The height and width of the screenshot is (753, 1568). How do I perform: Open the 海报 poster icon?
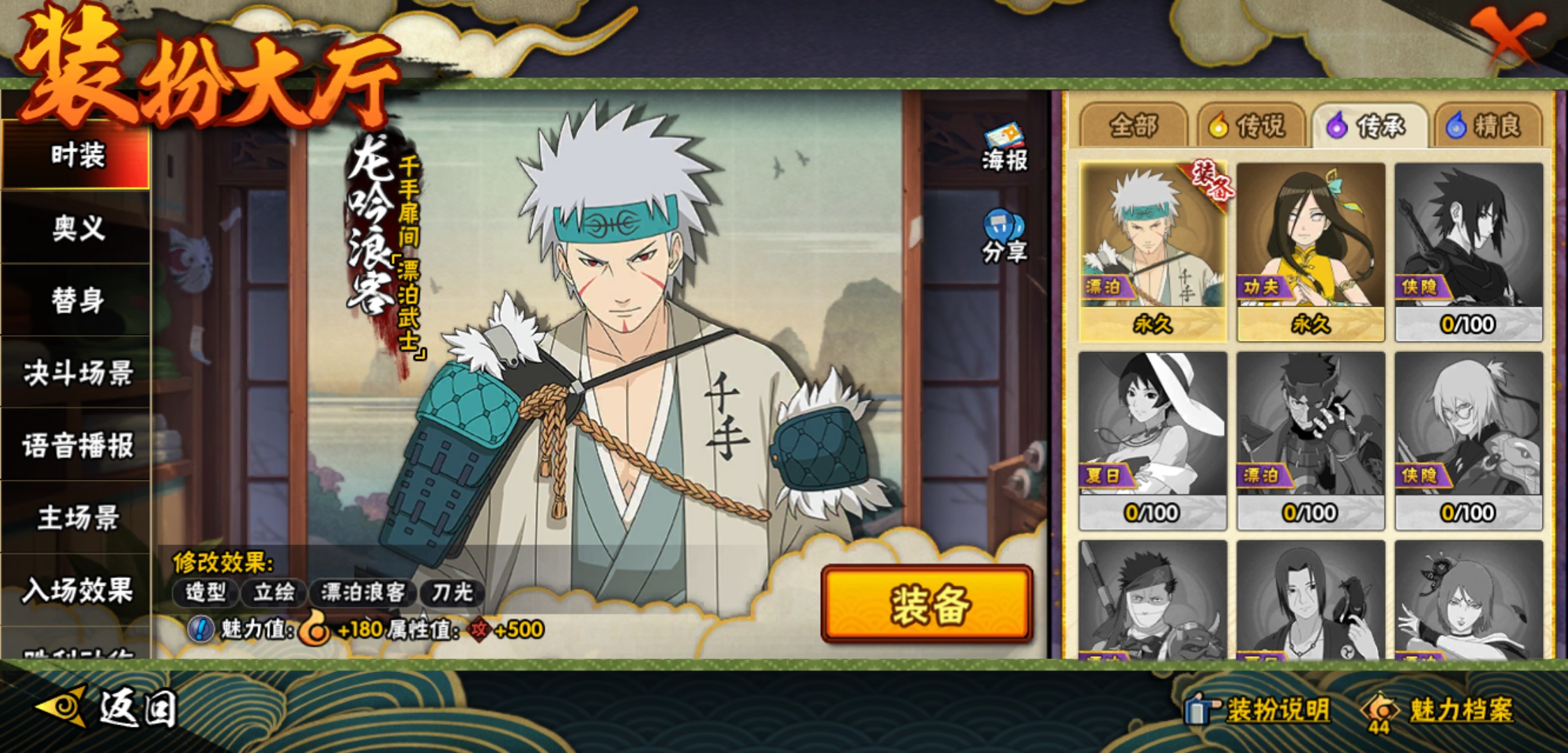coord(1004,148)
